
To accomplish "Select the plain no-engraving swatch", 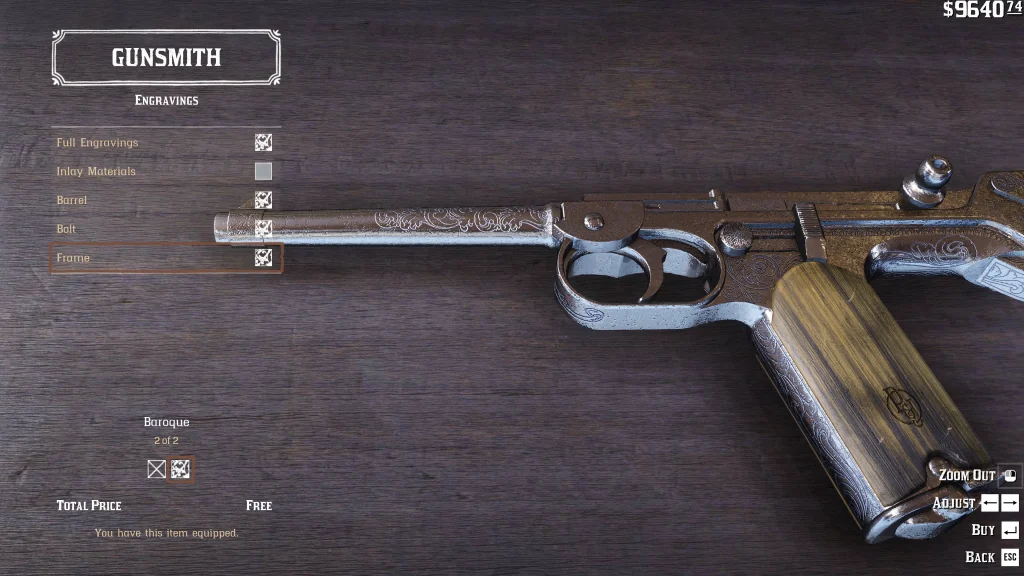I will pyautogui.click(x=156, y=469).
